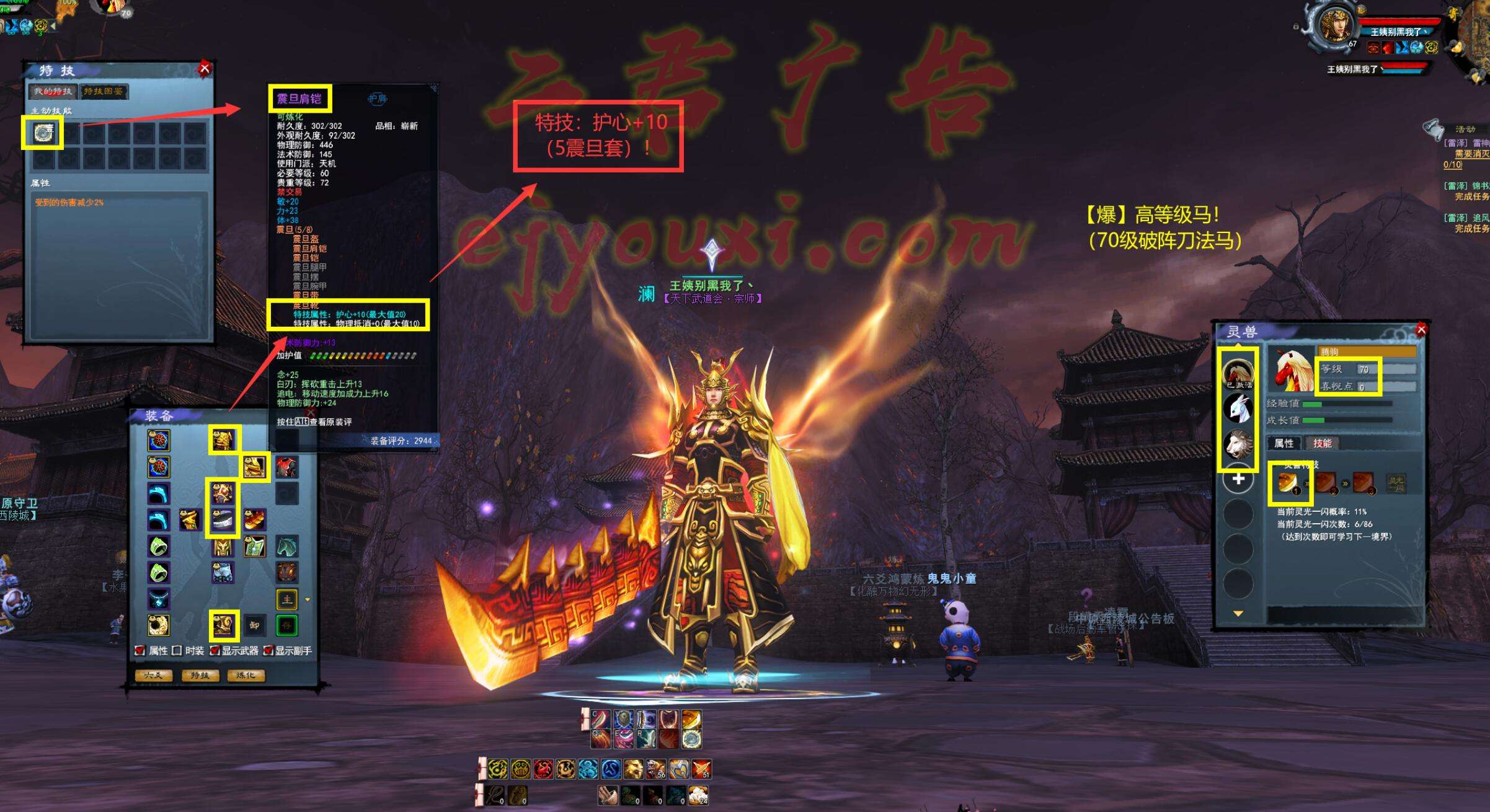
Task: Close the 灵兽 pet panel
Action: point(1422,329)
